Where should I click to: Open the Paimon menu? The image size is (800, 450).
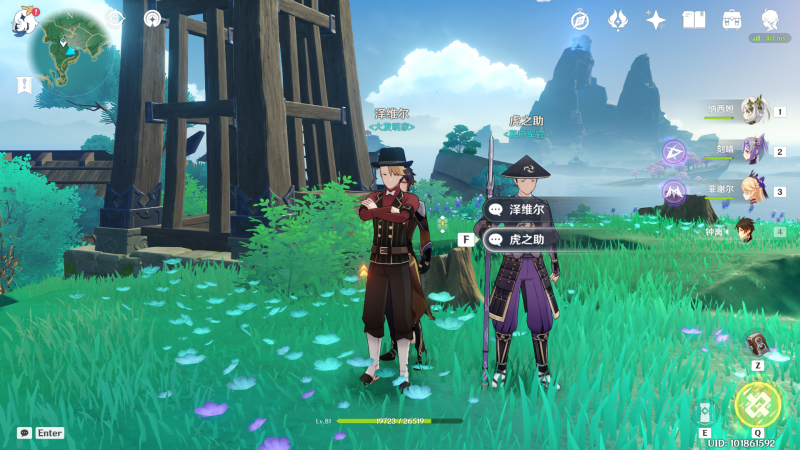23,22
